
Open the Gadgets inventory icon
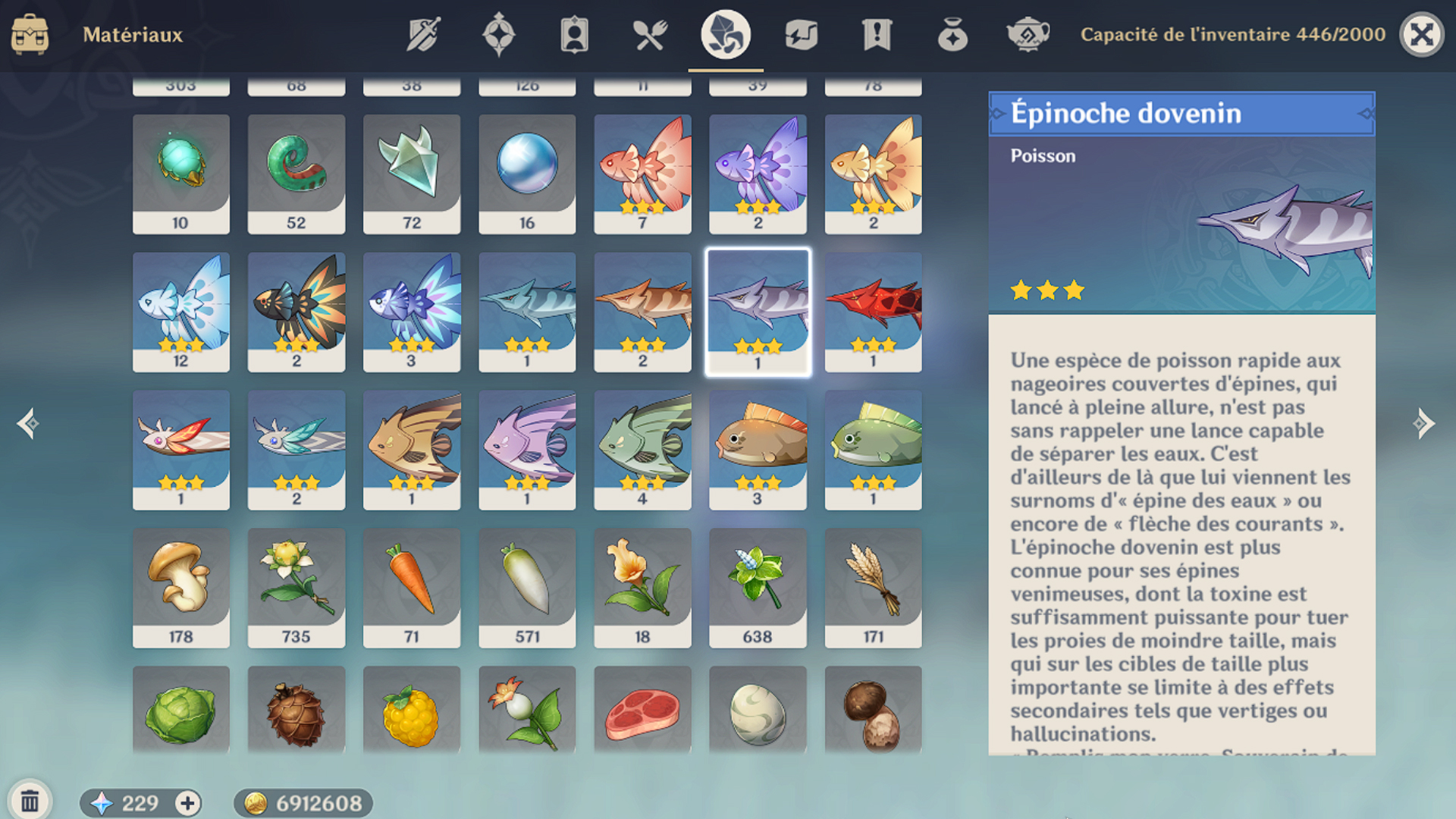(x=800, y=34)
